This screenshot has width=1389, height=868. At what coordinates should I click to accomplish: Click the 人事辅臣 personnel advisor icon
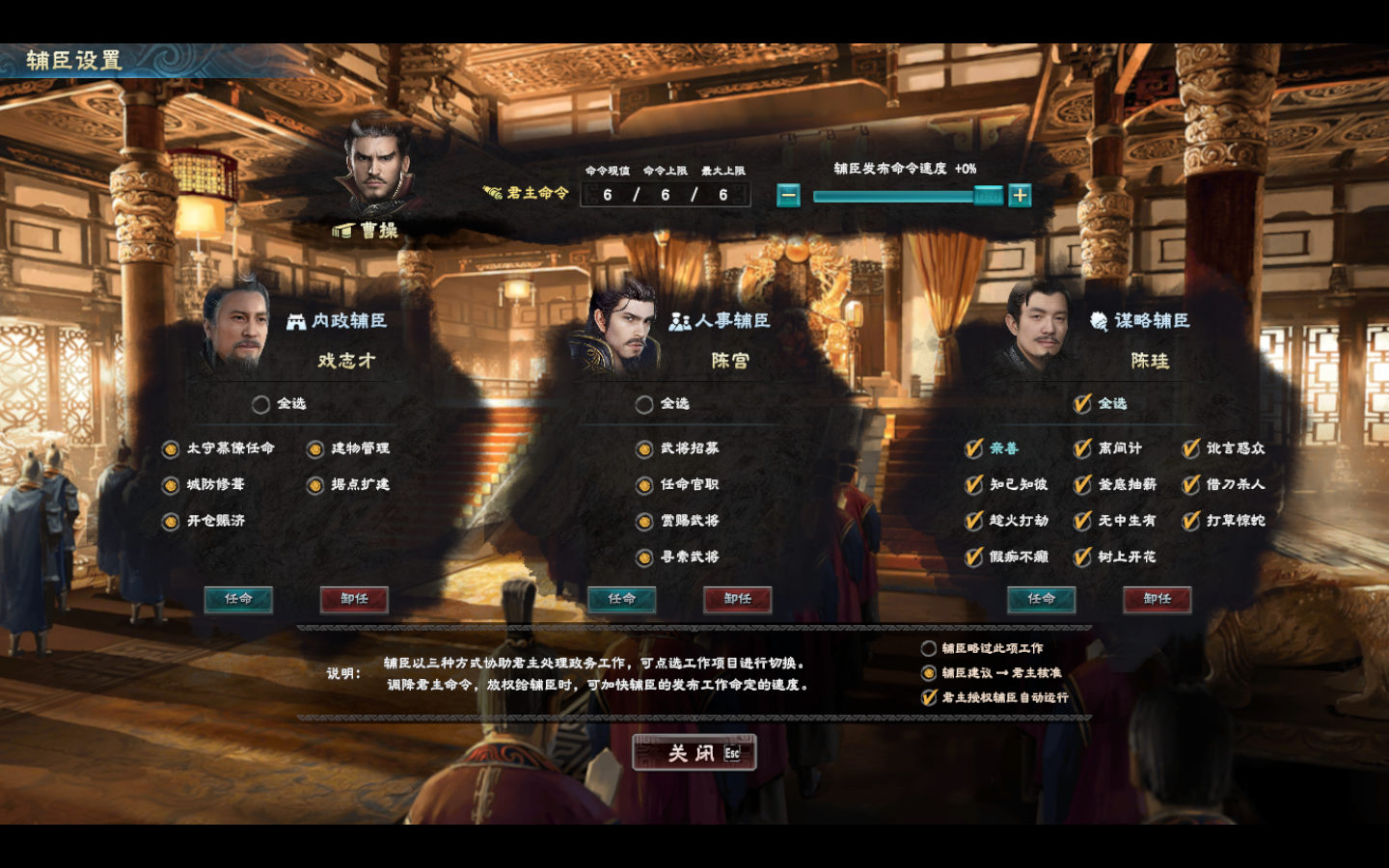click(x=678, y=321)
